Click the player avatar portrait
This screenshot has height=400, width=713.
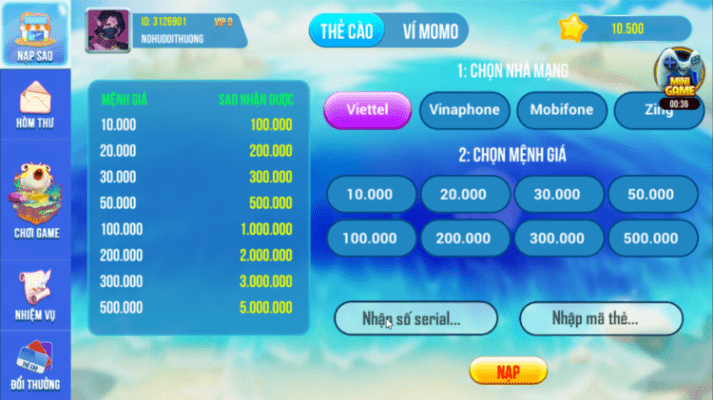point(108,28)
